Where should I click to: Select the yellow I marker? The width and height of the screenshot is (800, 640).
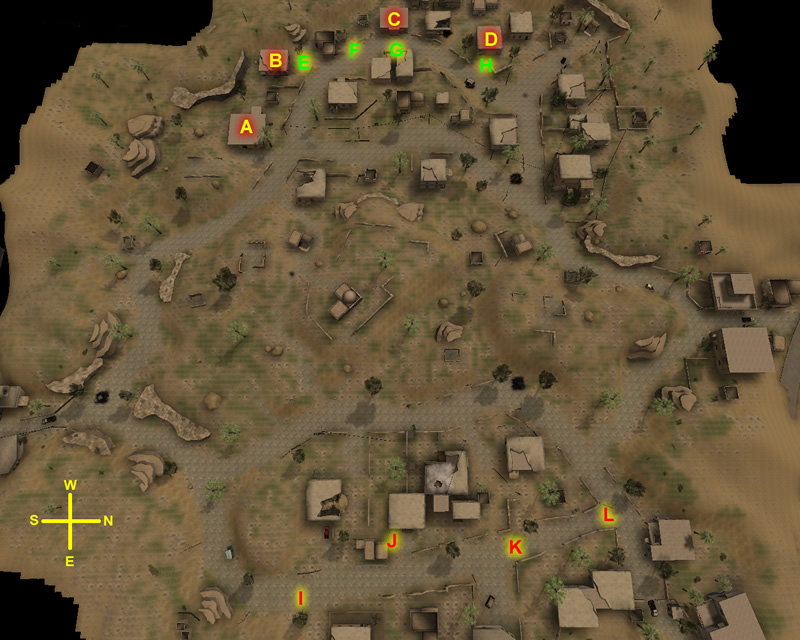coord(299,598)
